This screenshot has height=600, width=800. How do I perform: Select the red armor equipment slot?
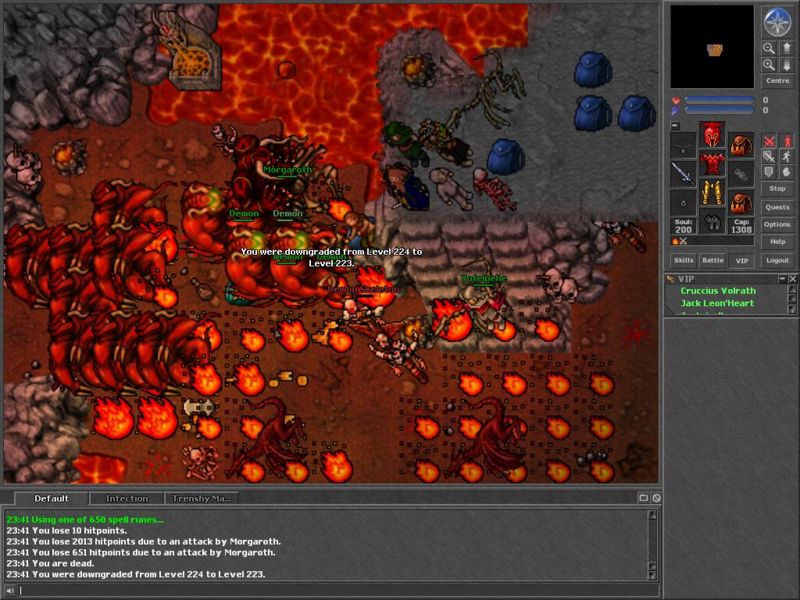click(x=712, y=164)
